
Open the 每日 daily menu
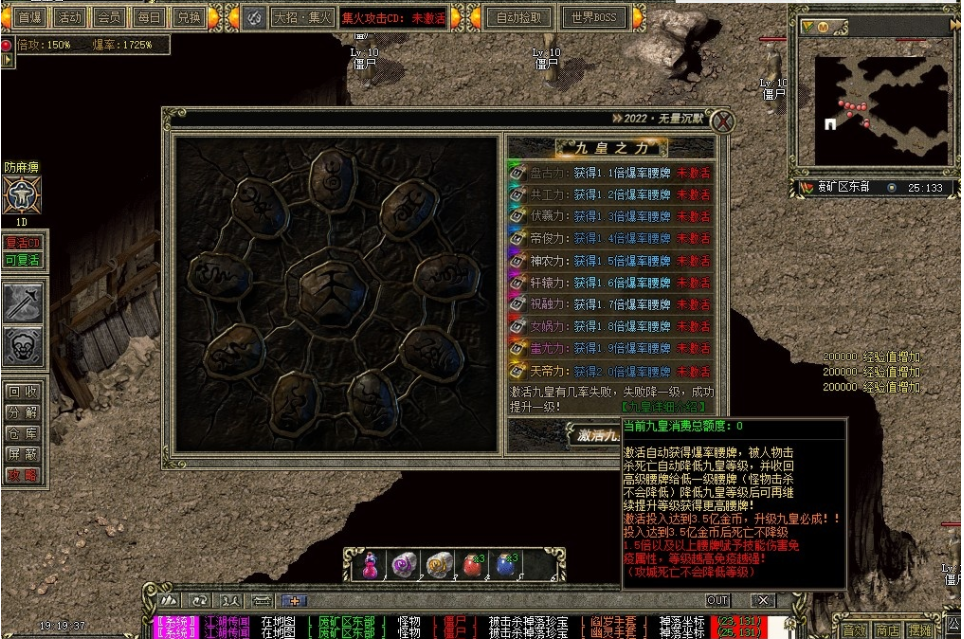tap(148, 17)
